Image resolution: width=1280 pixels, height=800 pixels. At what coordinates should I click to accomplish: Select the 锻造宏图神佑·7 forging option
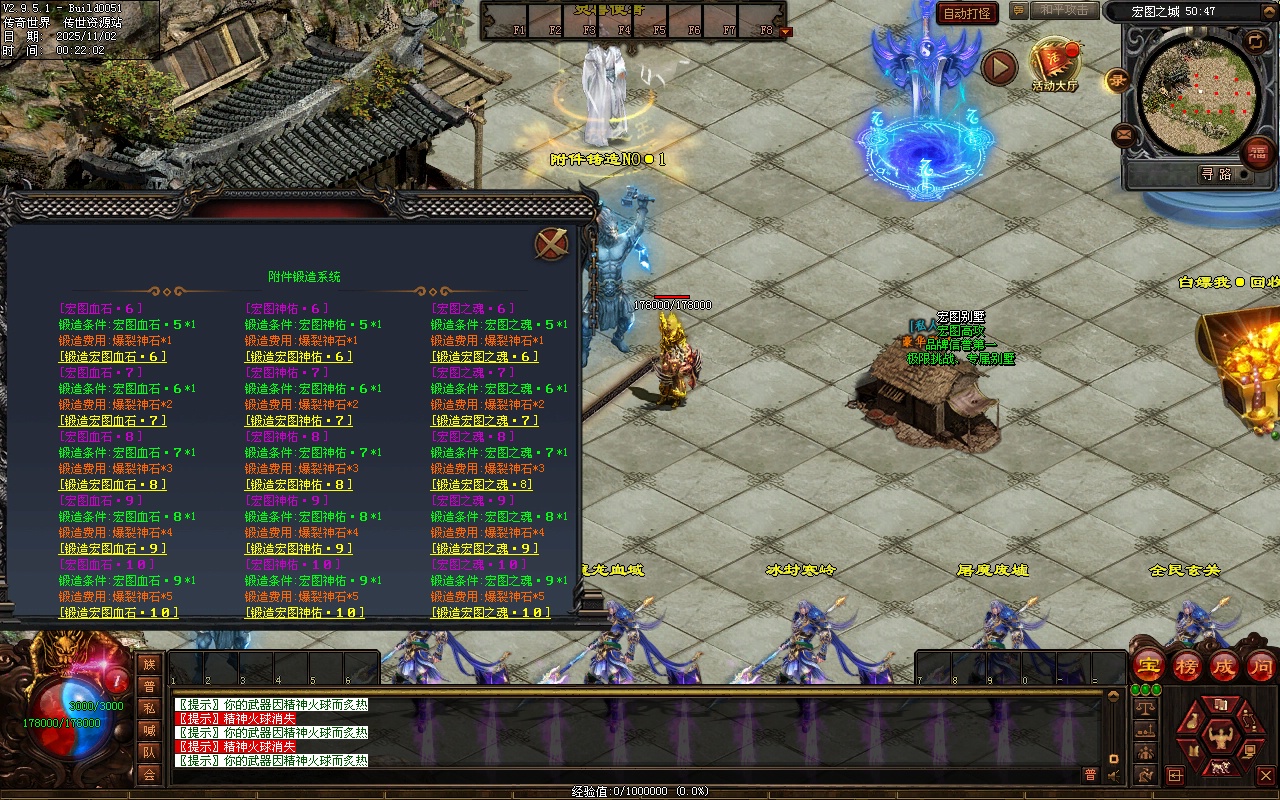[299, 421]
